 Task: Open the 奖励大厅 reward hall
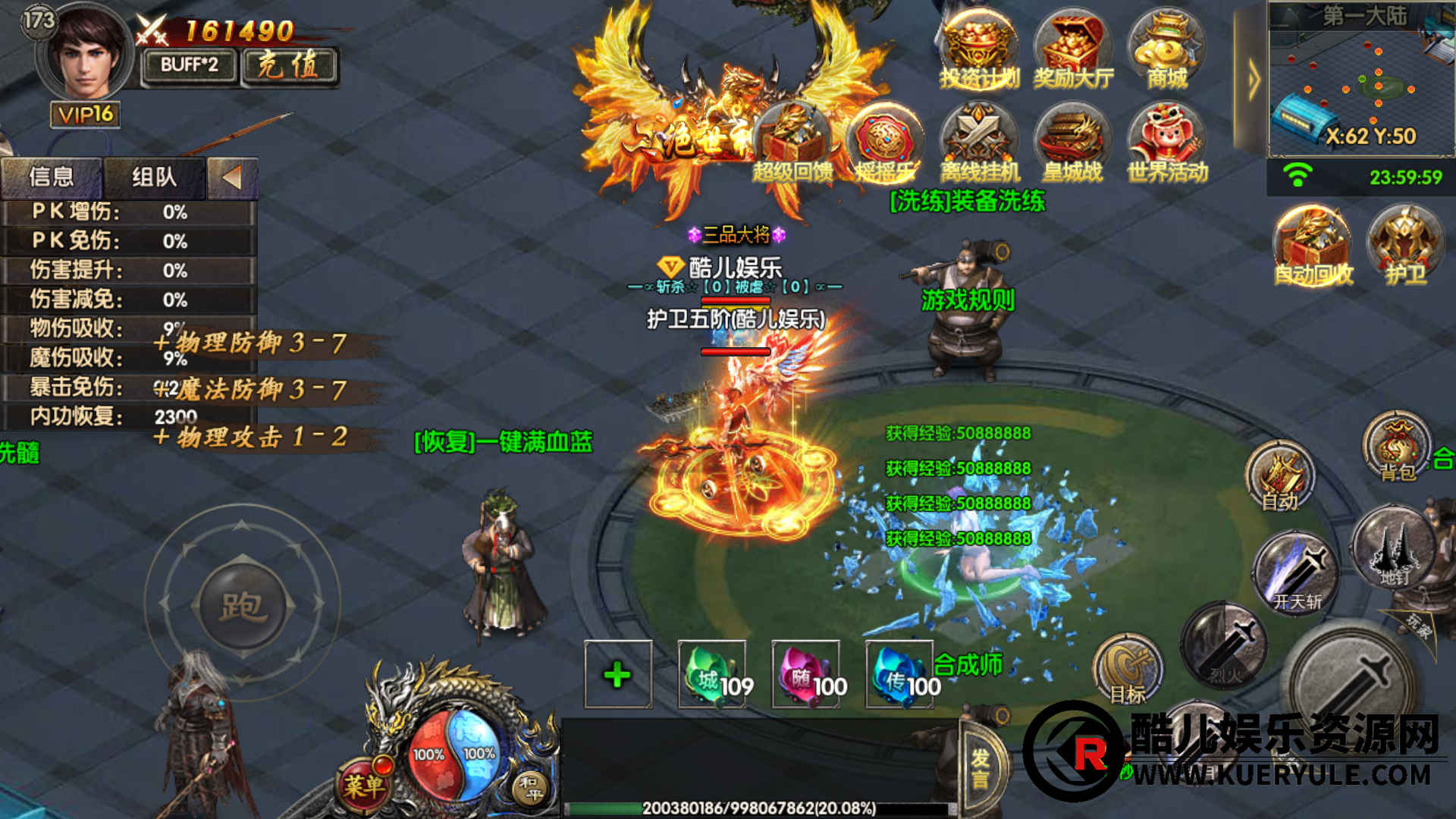tap(1072, 50)
